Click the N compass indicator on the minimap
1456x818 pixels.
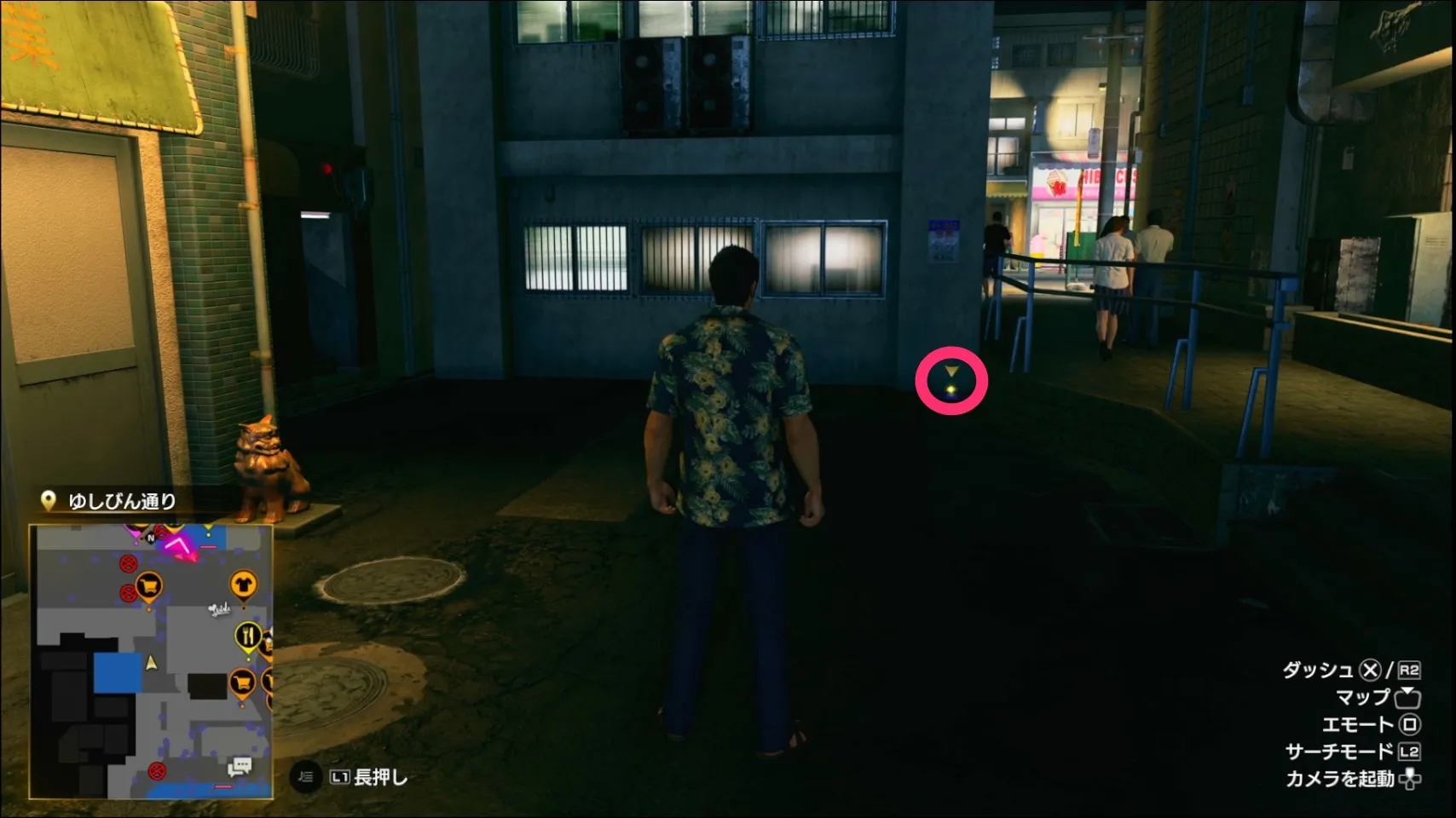150,538
